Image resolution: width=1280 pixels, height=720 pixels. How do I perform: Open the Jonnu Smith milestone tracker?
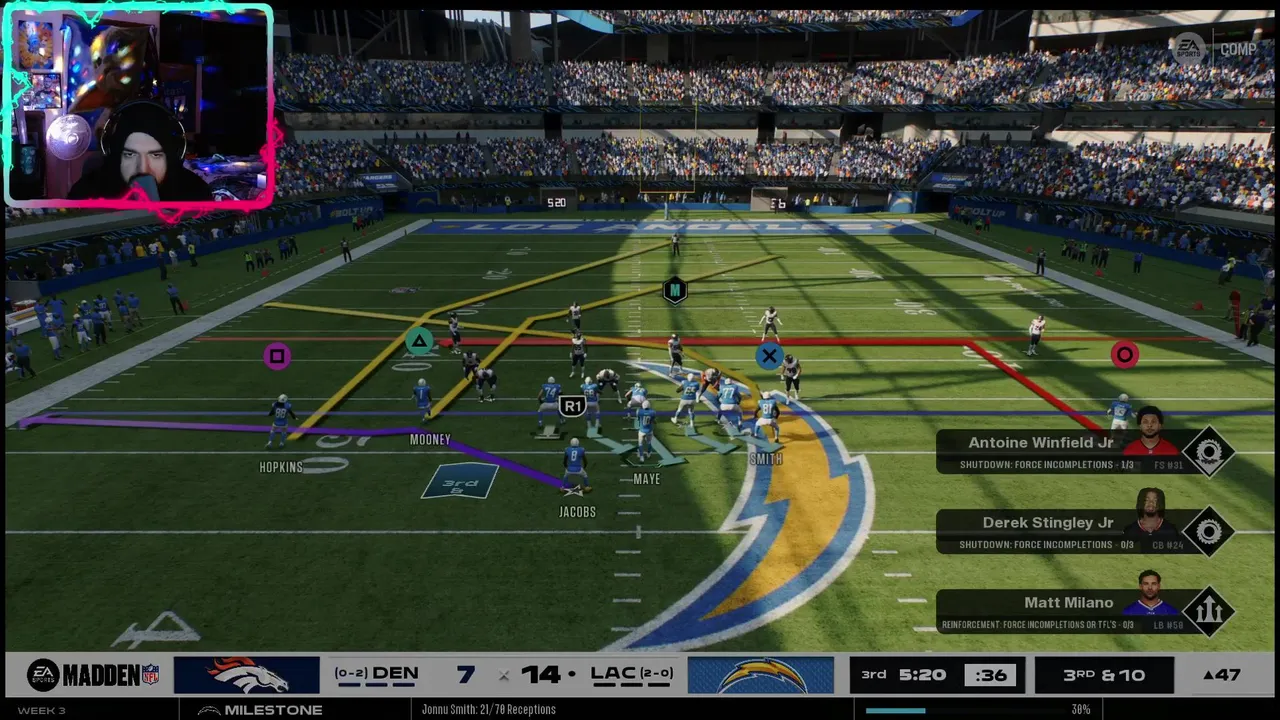(x=488, y=709)
